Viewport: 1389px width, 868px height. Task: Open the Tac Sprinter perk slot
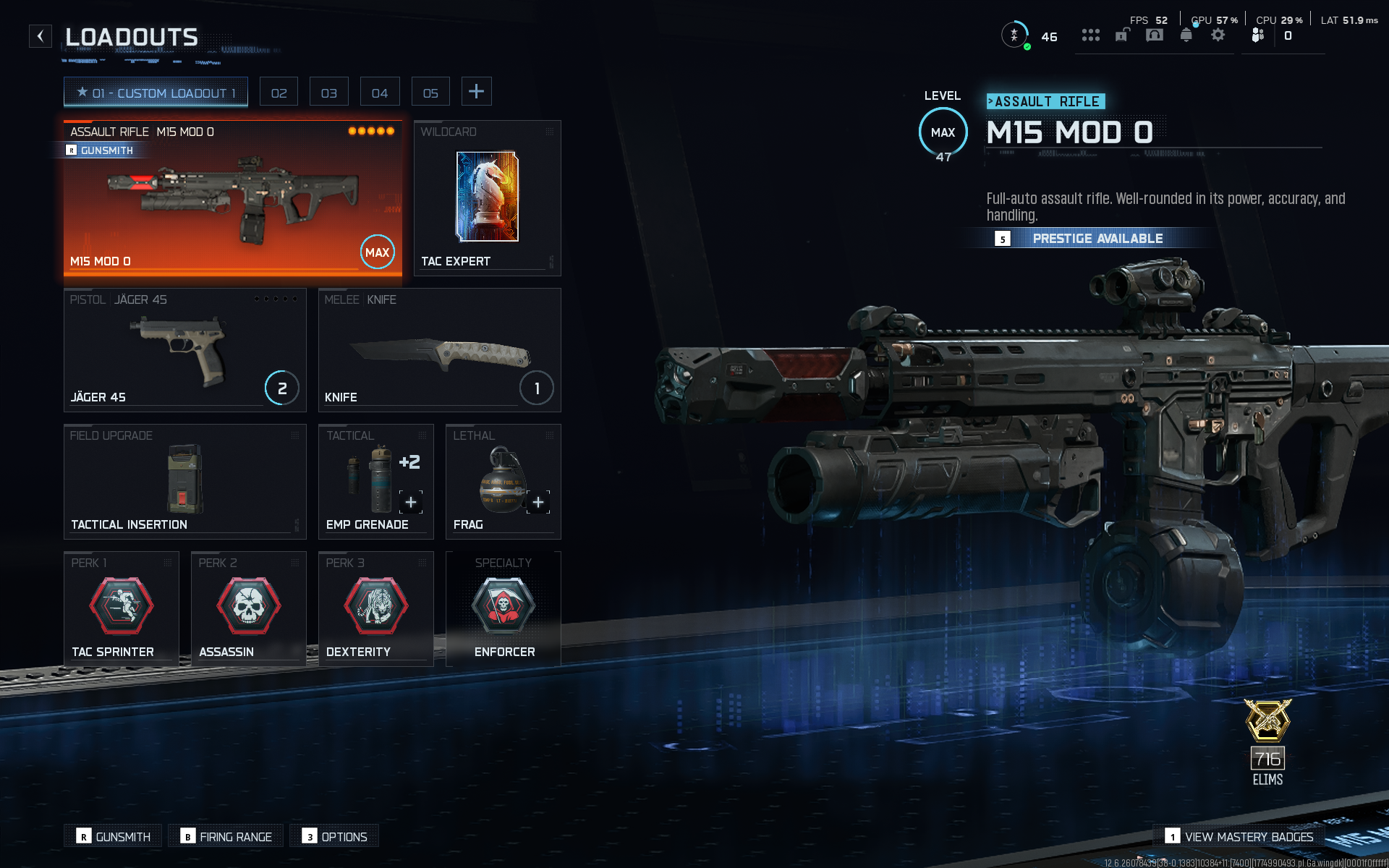[121, 608]
